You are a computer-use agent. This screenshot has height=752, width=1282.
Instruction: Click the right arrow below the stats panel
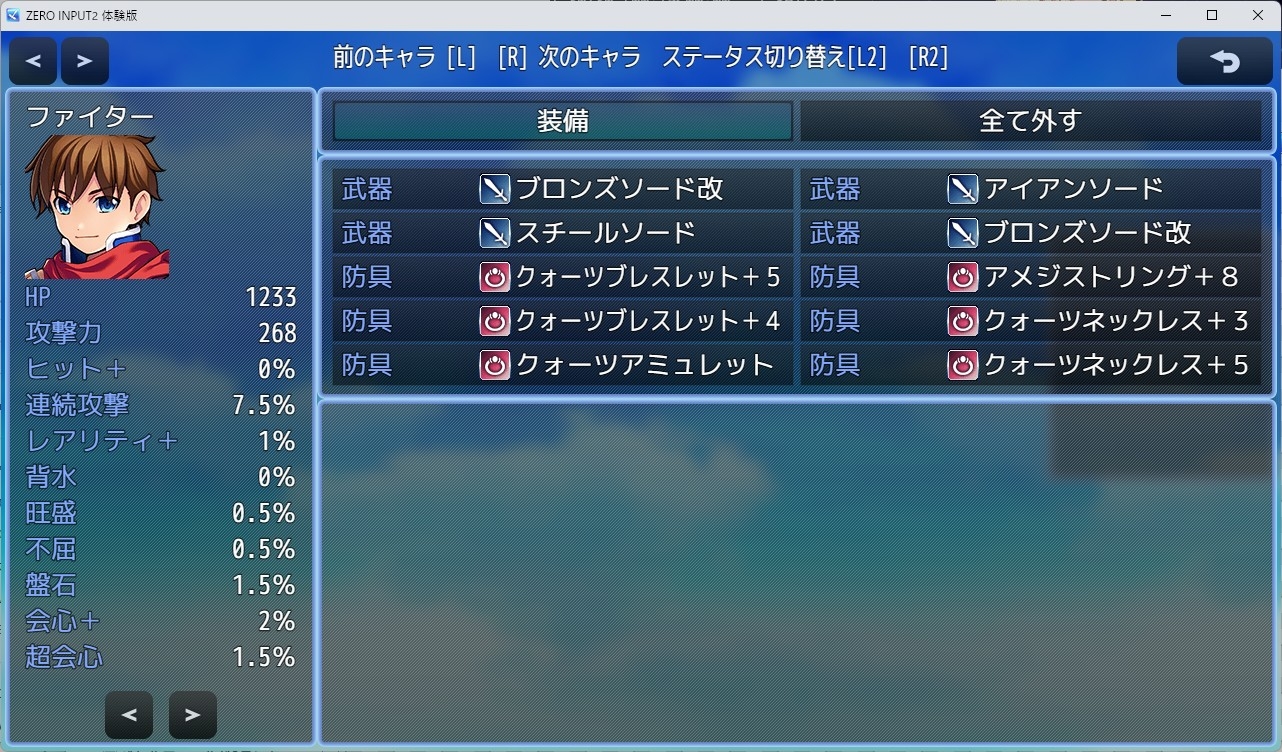click(192, 714)
